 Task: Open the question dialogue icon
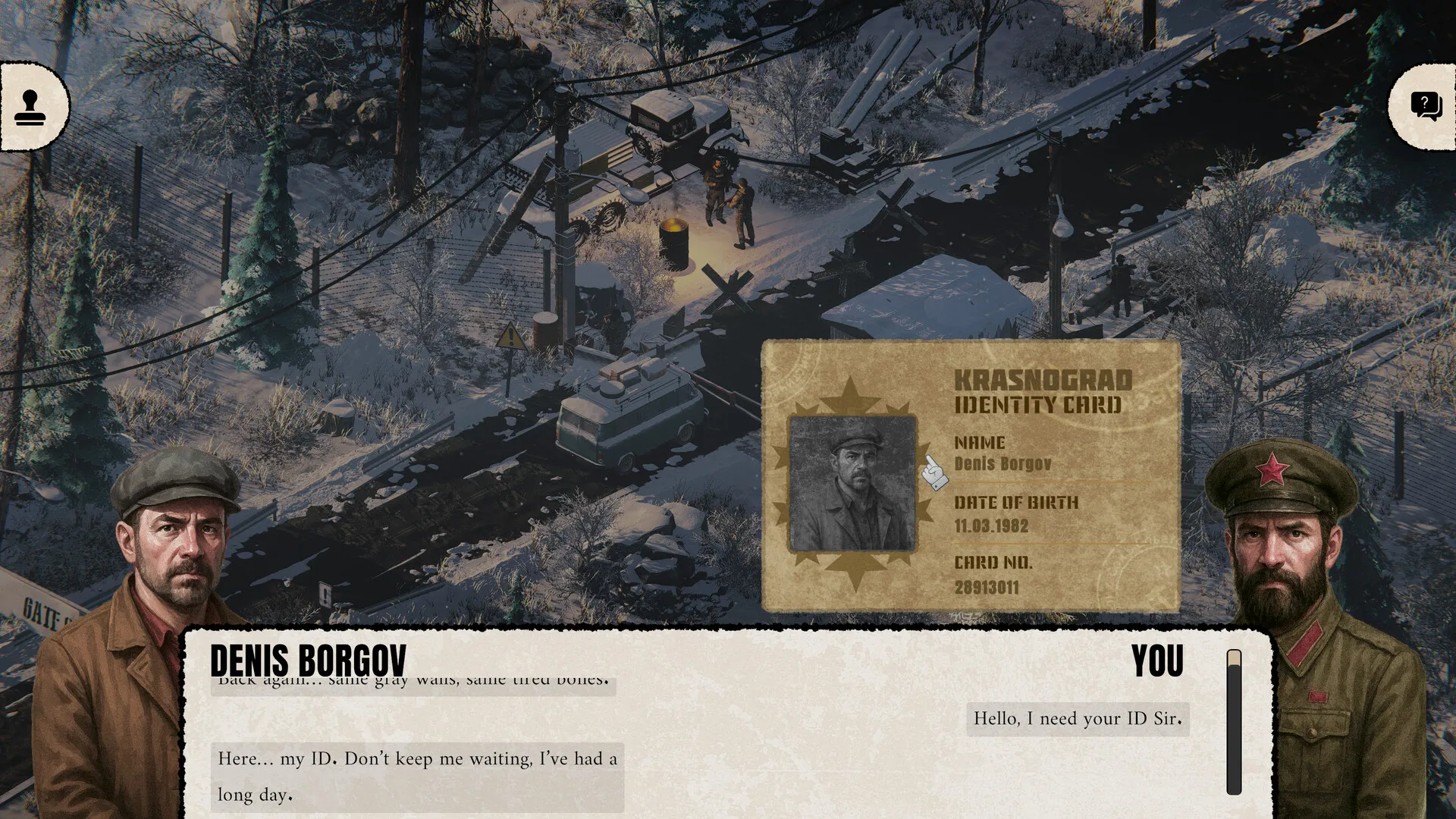coord(1426,107)
